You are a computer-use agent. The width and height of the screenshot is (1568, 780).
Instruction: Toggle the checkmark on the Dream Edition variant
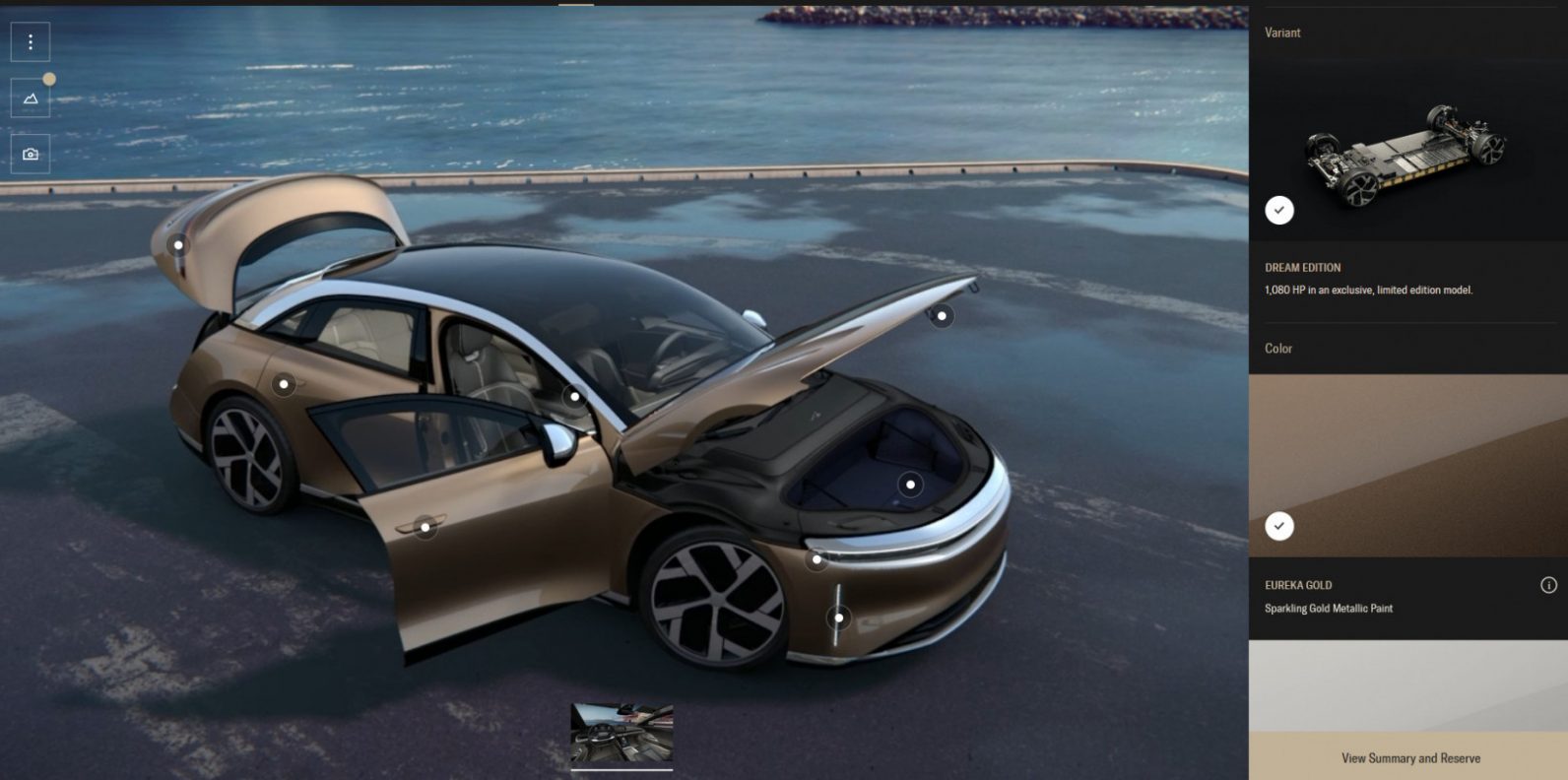tap(1280, 208)
